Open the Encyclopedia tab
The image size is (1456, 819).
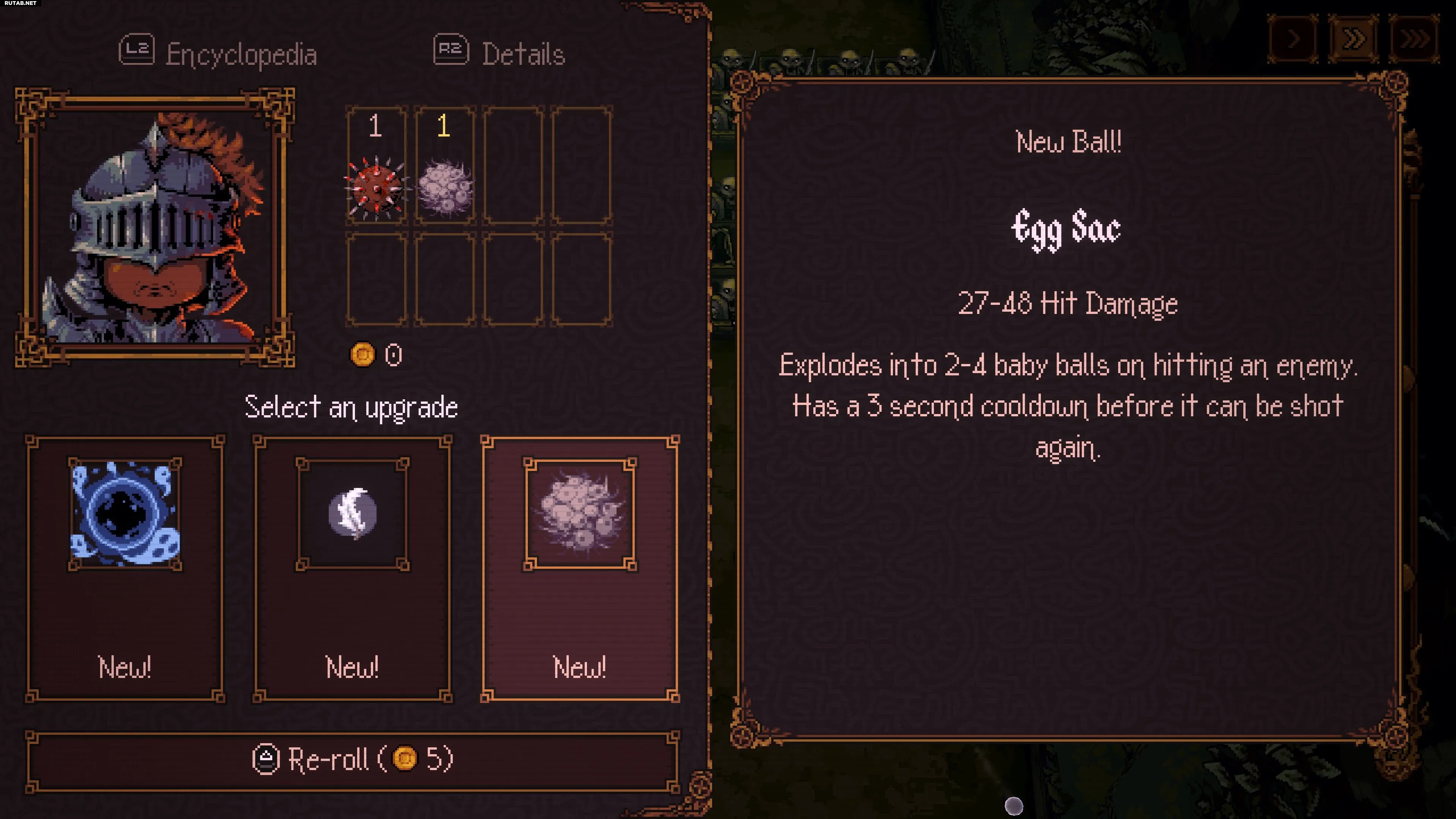[219, 54]
